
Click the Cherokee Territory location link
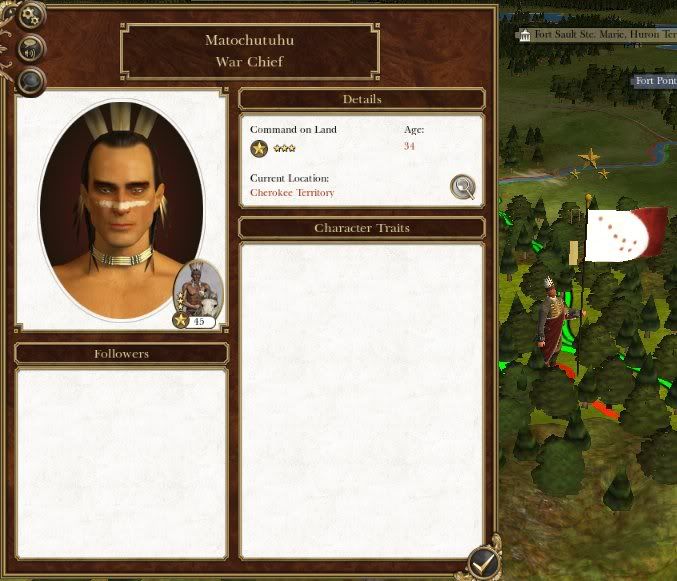[292, 193]
